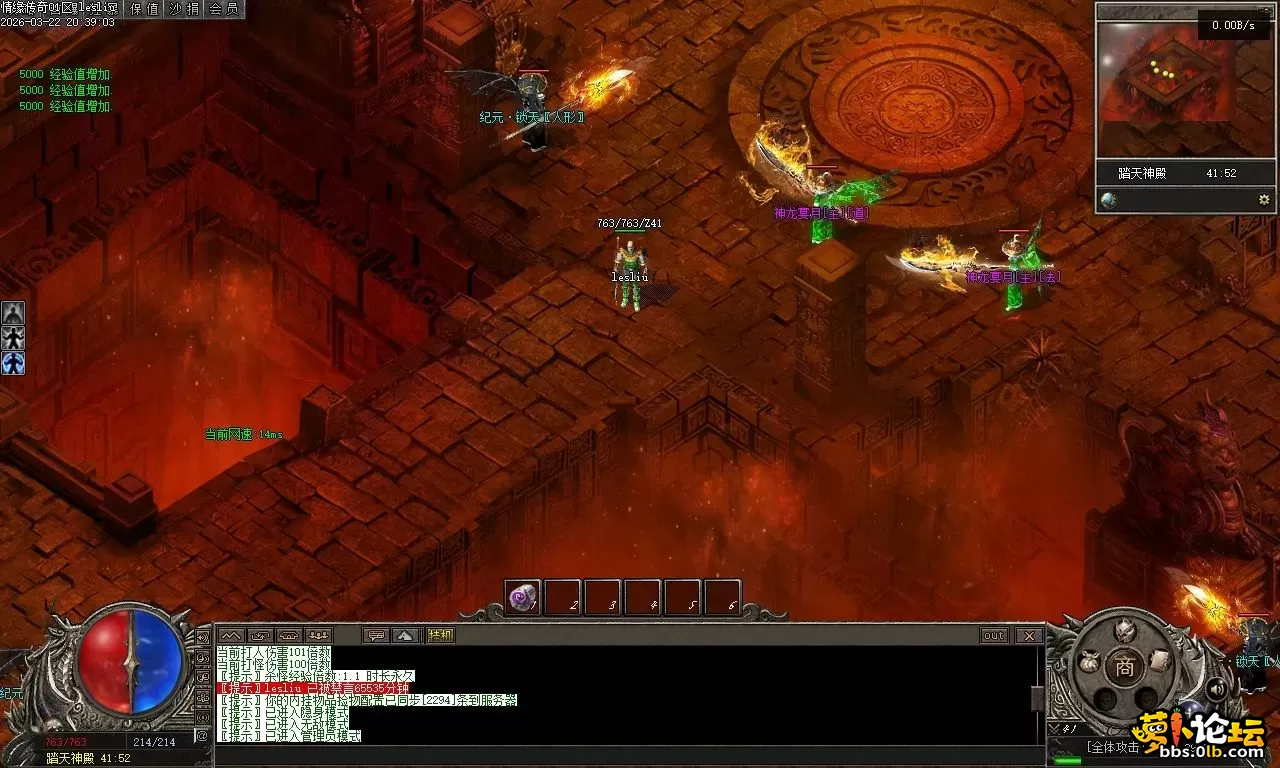Toggle the 全体攻击 attack mode label
Screen dimensions: 1280x768
1114,747
